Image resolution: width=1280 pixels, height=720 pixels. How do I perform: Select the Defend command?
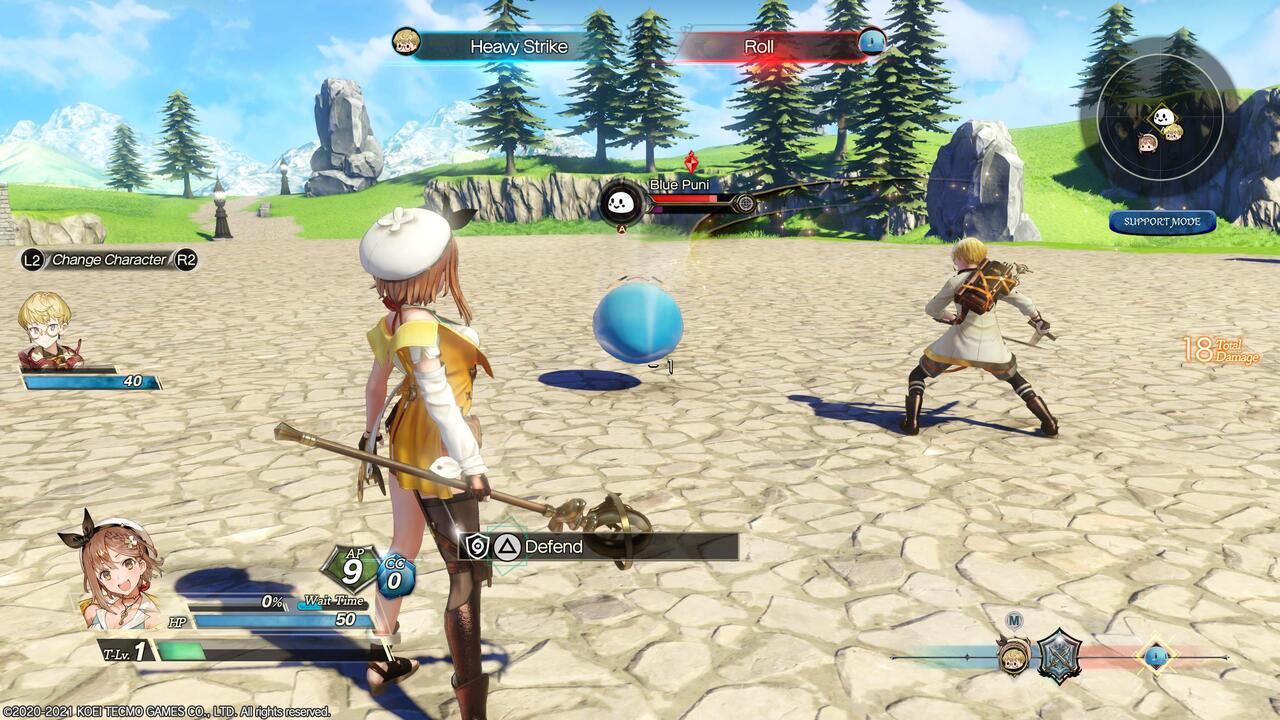coord(600,546)
